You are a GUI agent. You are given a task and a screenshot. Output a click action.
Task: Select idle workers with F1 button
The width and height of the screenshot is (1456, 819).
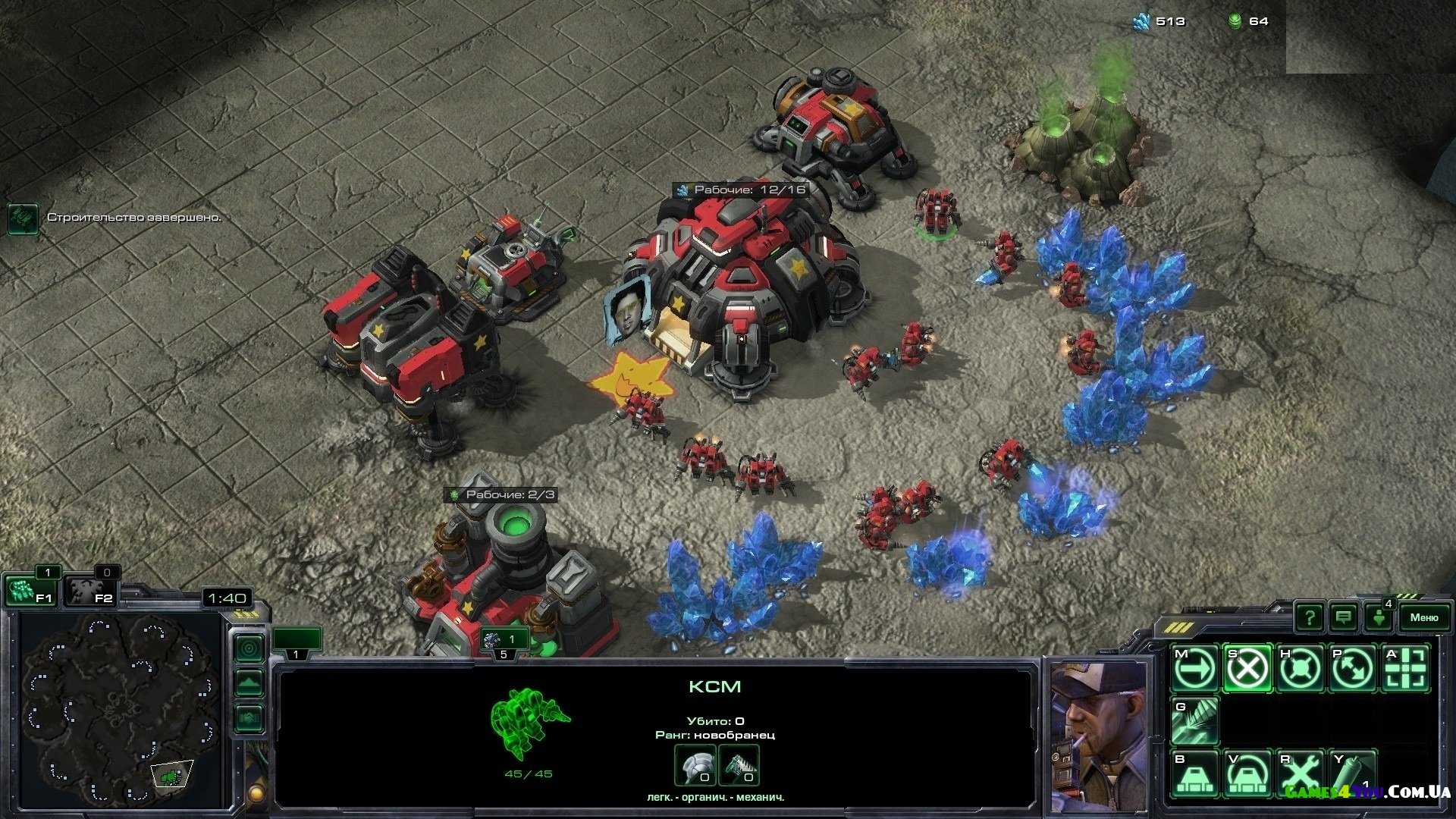(29, 590)
